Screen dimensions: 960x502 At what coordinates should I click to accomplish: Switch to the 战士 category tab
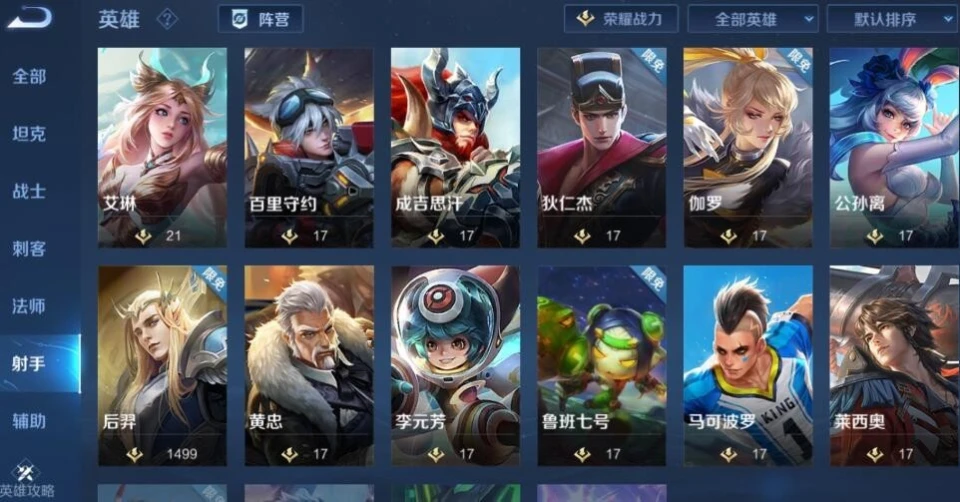29,191
